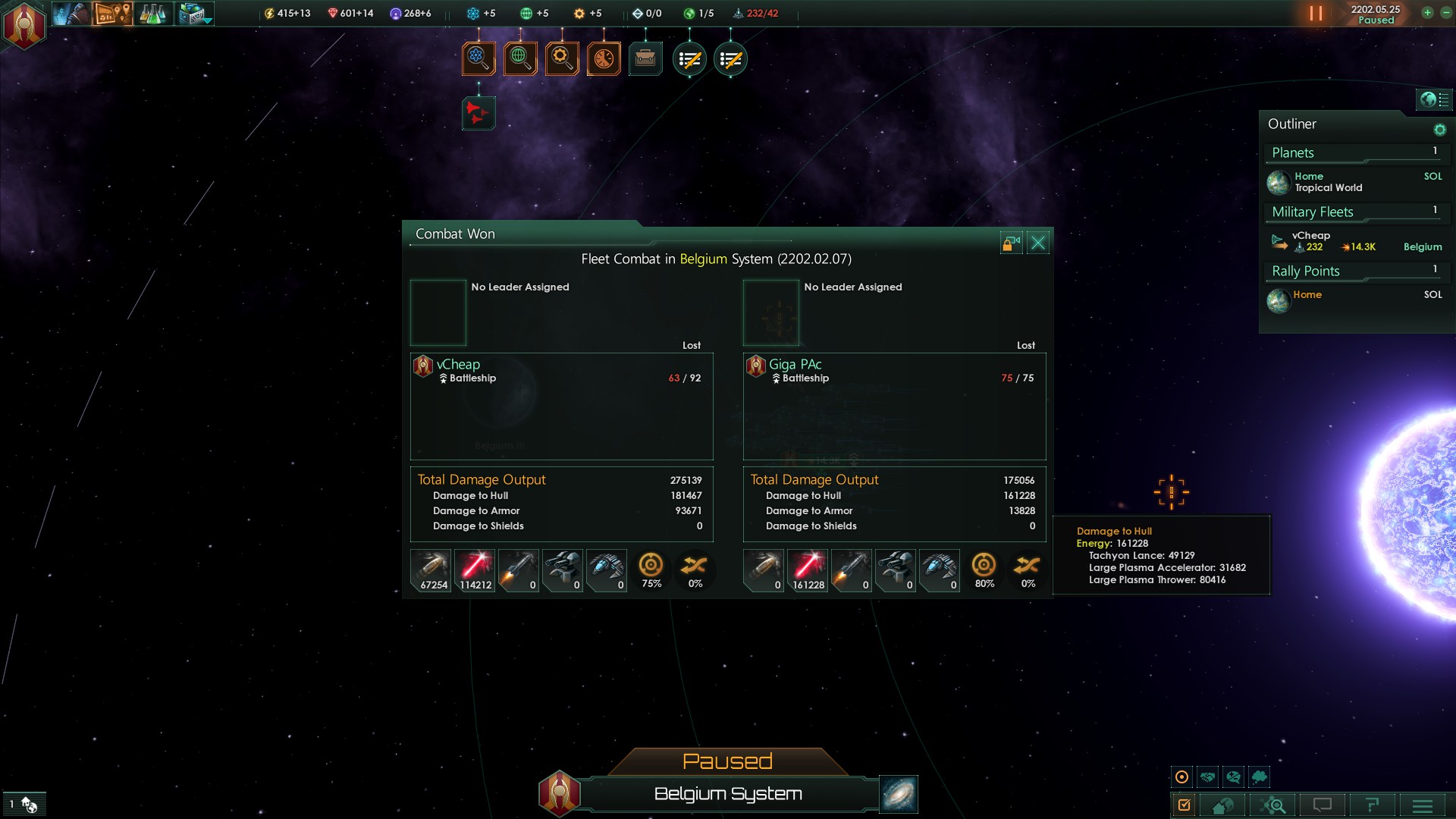Open the empire emblem menu
The width and height of the screenshot is (1456, 819).
(x=24, y=25)
